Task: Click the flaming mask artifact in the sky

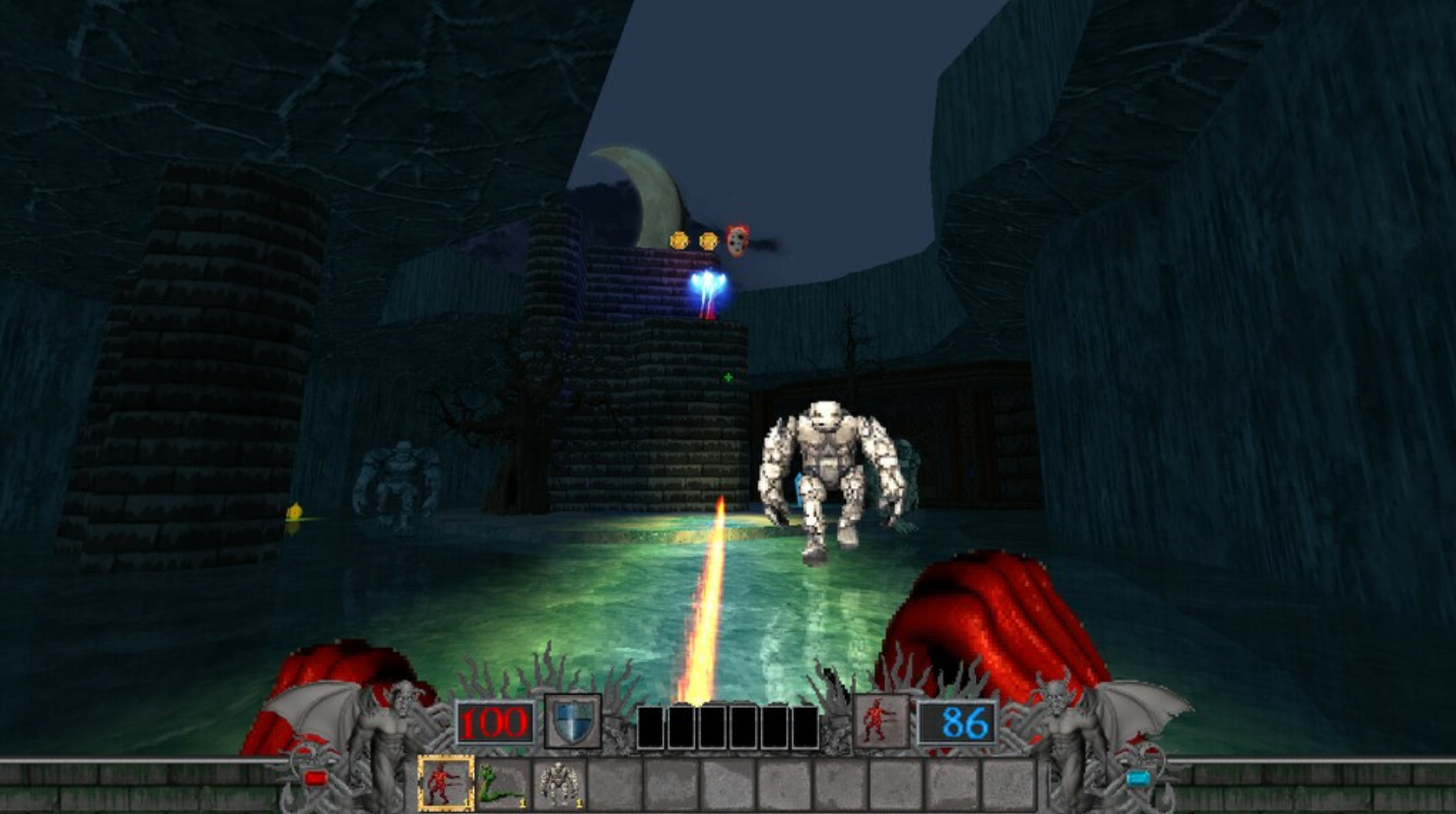Action: (737, 241)
